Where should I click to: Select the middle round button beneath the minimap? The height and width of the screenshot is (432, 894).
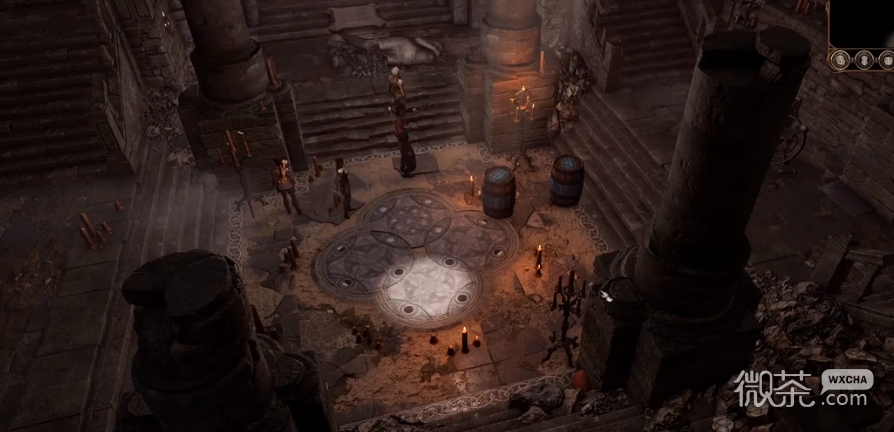click(863, 59)
